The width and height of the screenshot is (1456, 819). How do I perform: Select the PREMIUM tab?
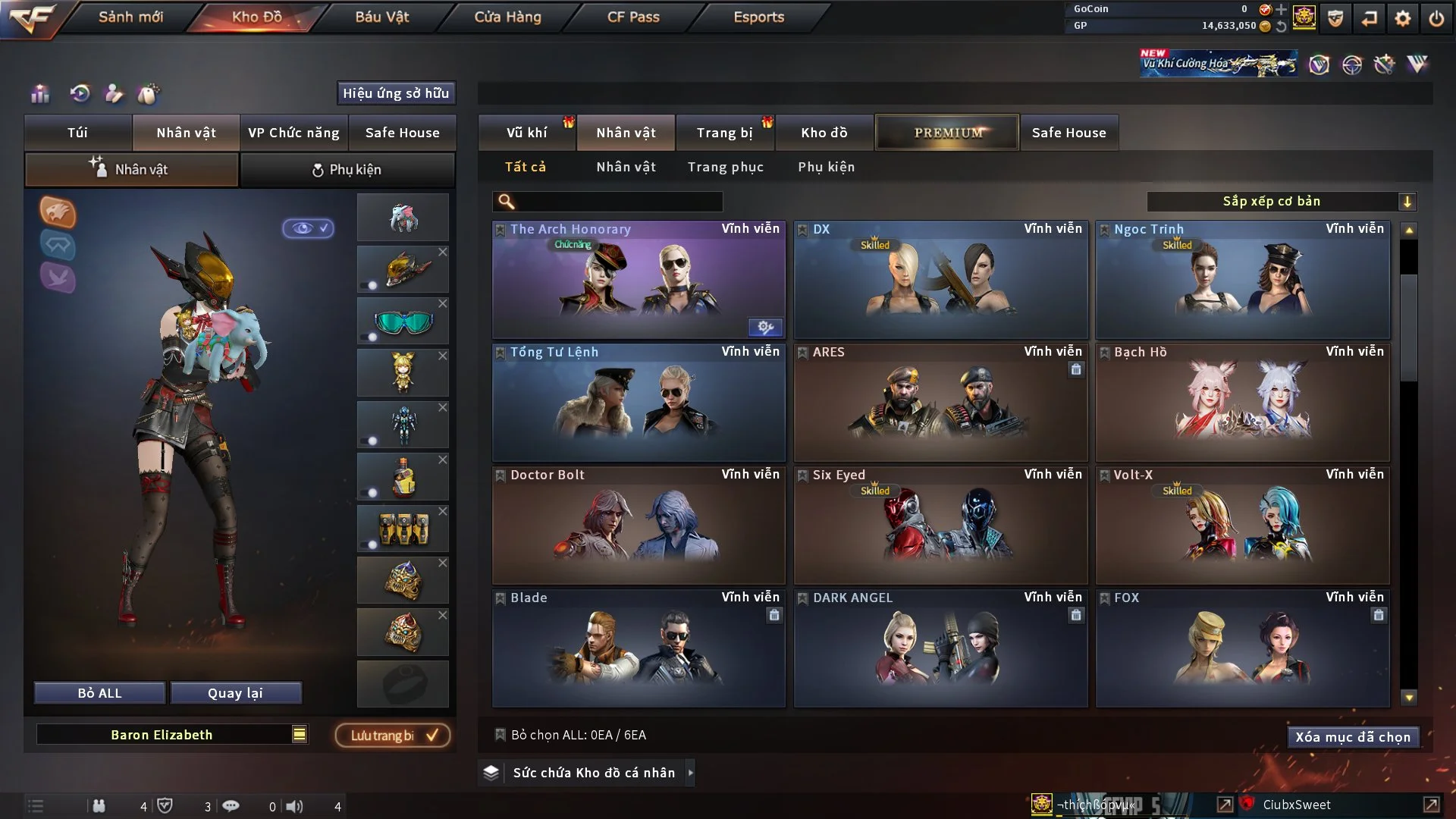[947, 133]
